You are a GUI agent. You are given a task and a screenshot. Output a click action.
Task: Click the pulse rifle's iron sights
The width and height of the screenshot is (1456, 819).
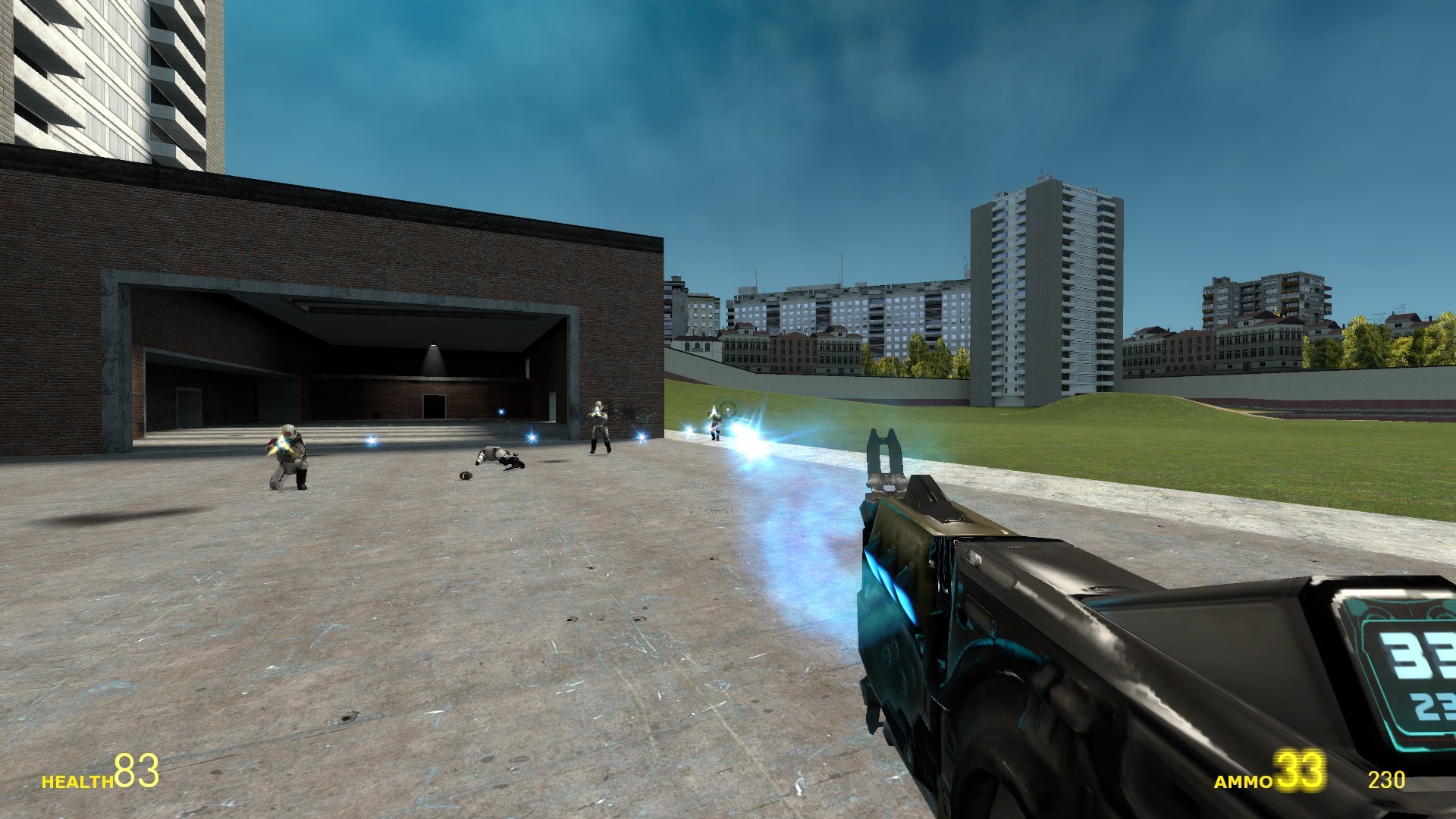point(884,455)
